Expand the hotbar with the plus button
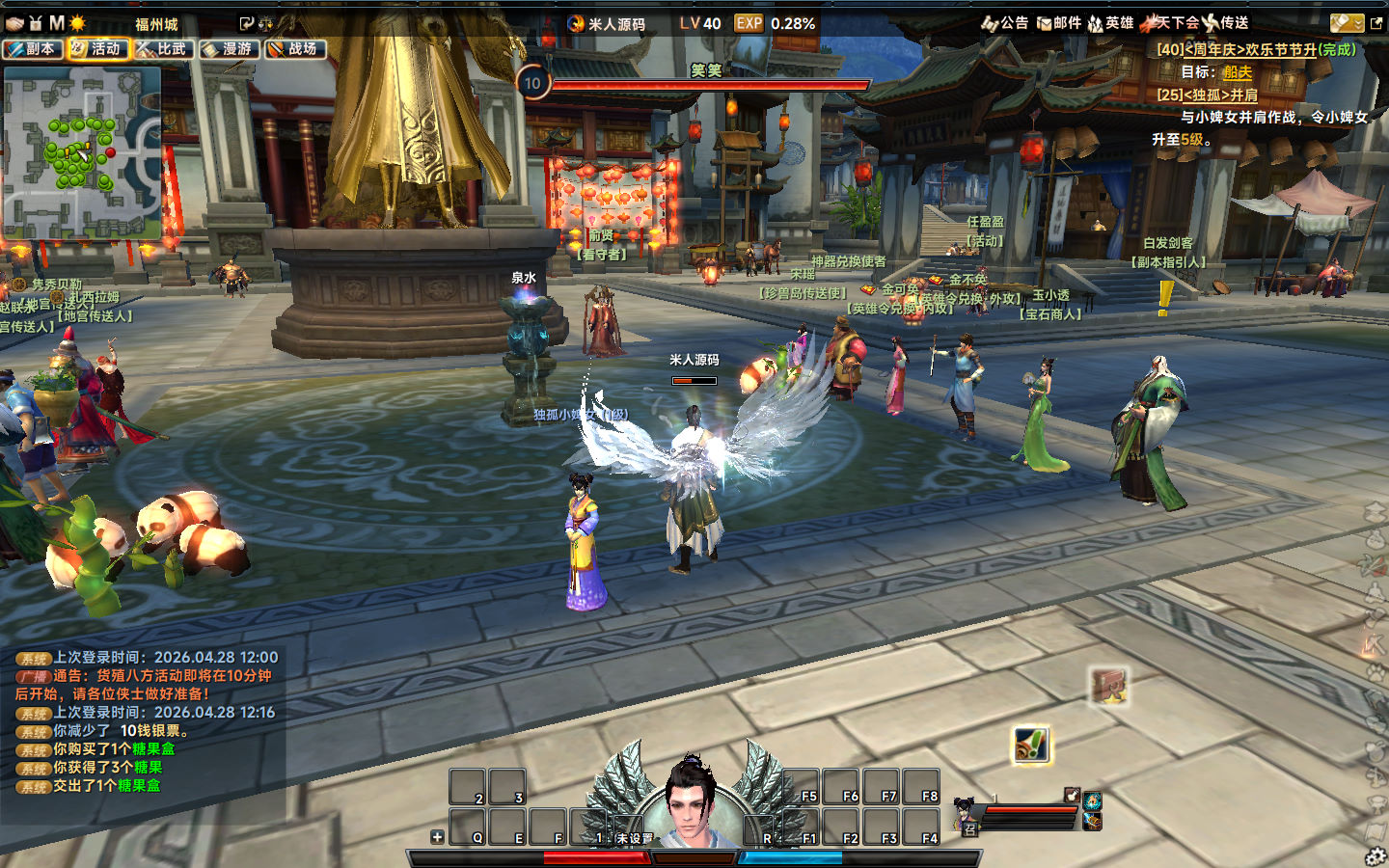 coord(437,837)
